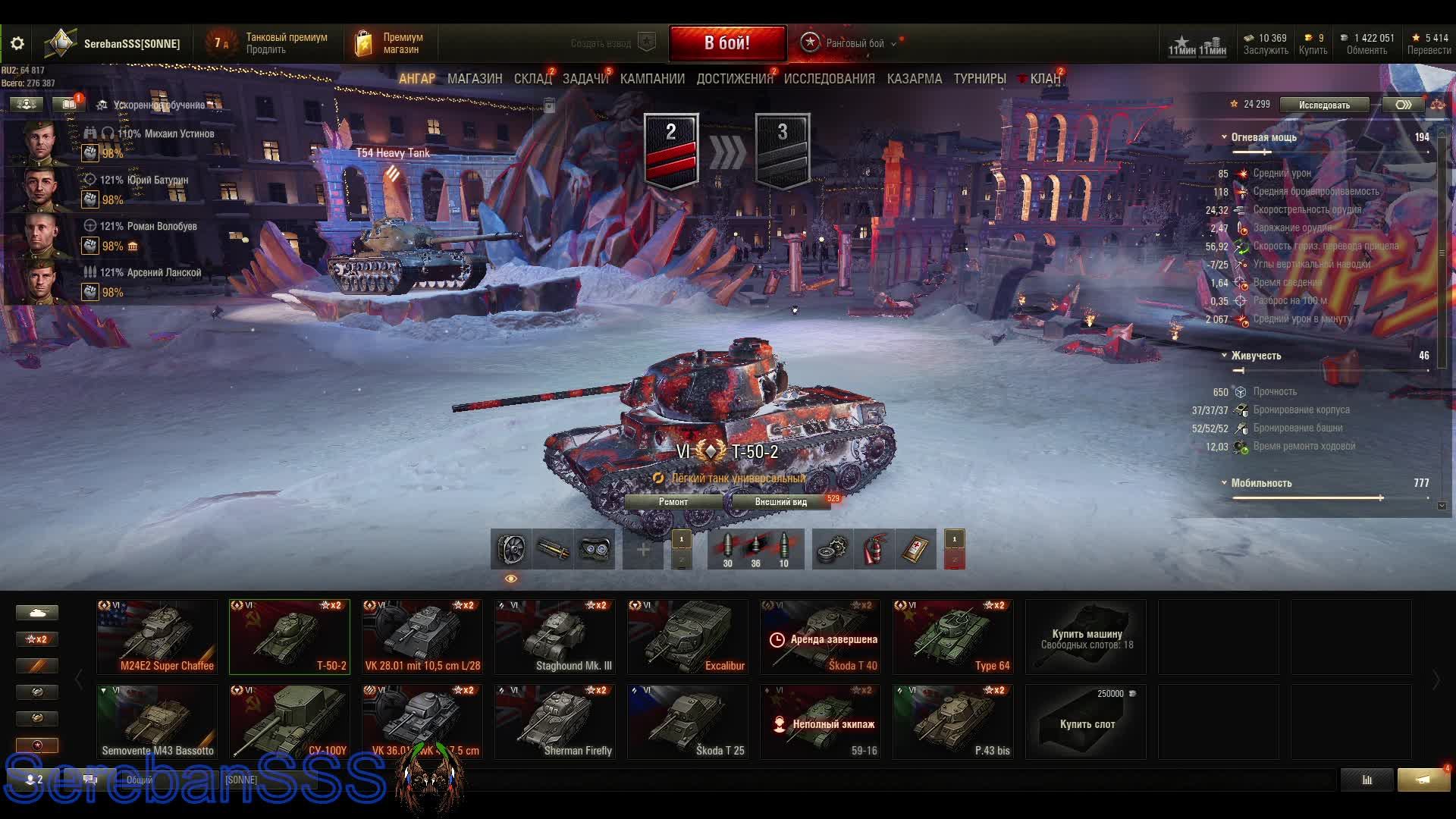The width and height of the screenshot is (1456, 819).
Task: Open the Внешний вид customization
Action: tap(780, 502)
